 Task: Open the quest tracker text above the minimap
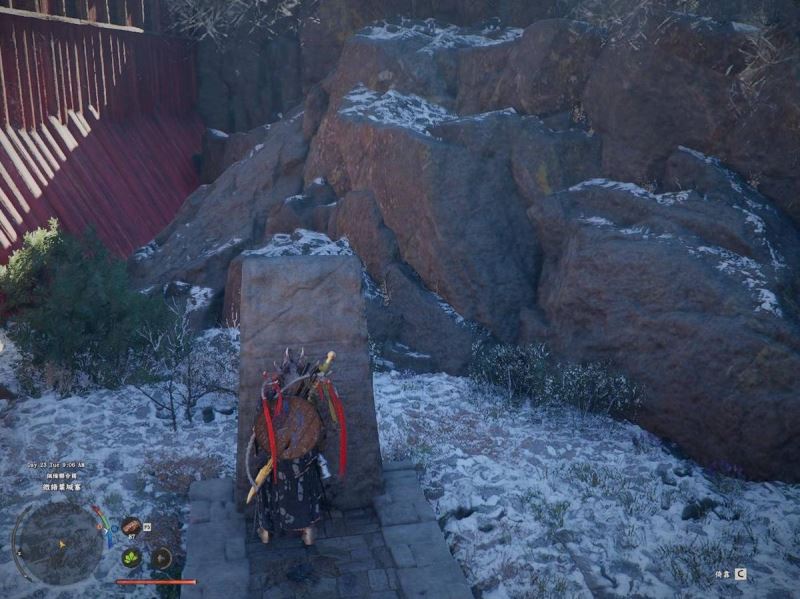(x=62, y=487)
